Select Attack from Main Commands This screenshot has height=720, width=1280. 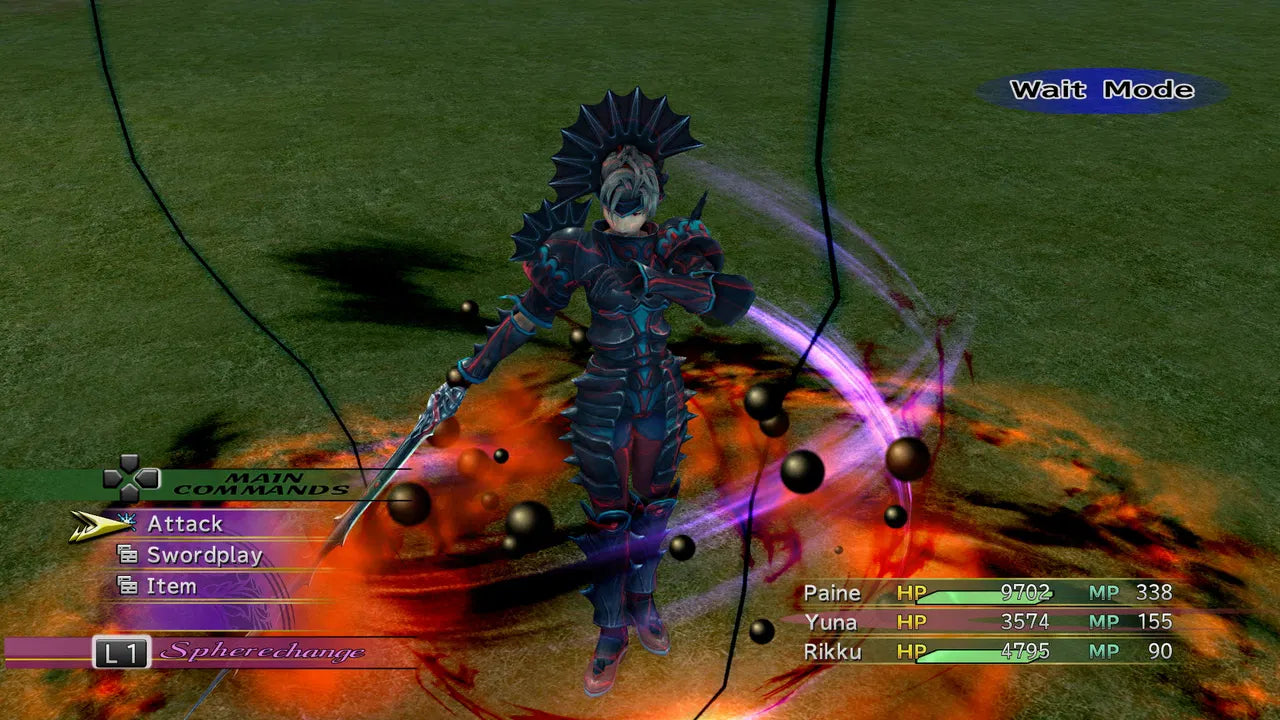coord(185,523)
